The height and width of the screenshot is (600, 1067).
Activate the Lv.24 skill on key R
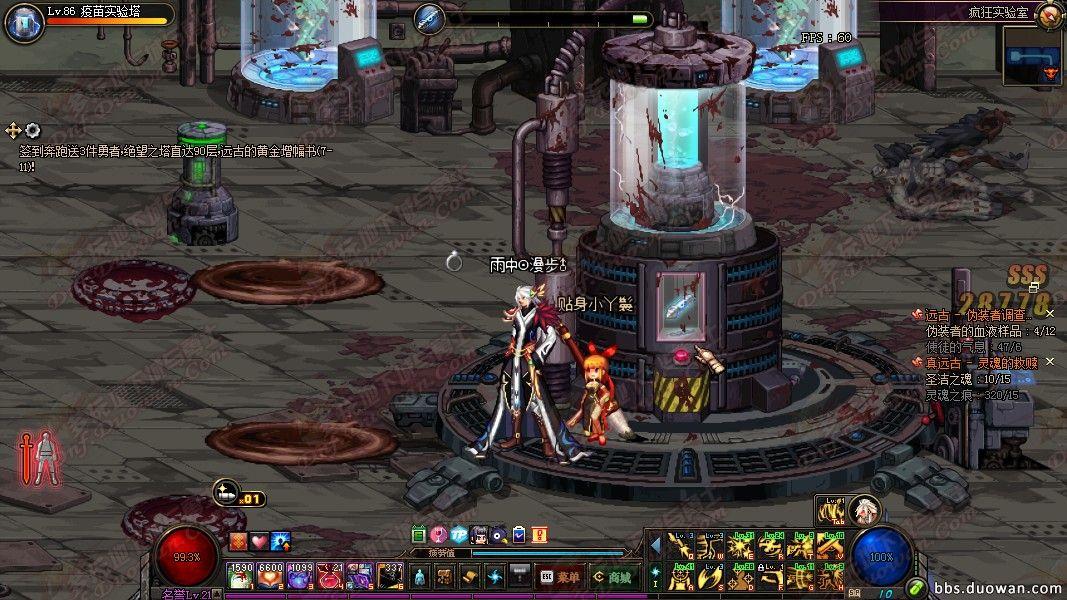point(773,547)
